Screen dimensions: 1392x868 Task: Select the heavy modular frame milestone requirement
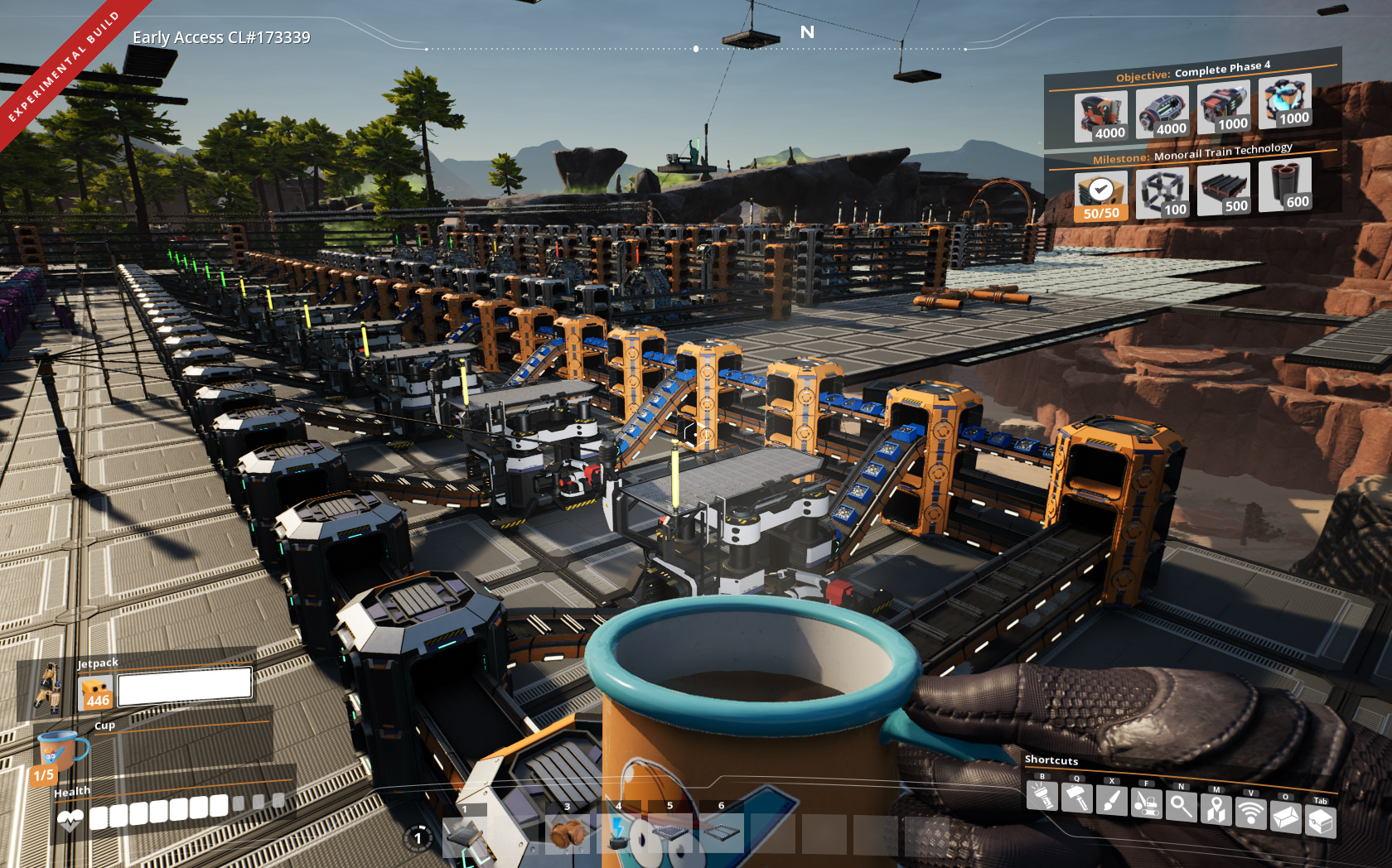pyautogui.click(x=1162, y=192)
